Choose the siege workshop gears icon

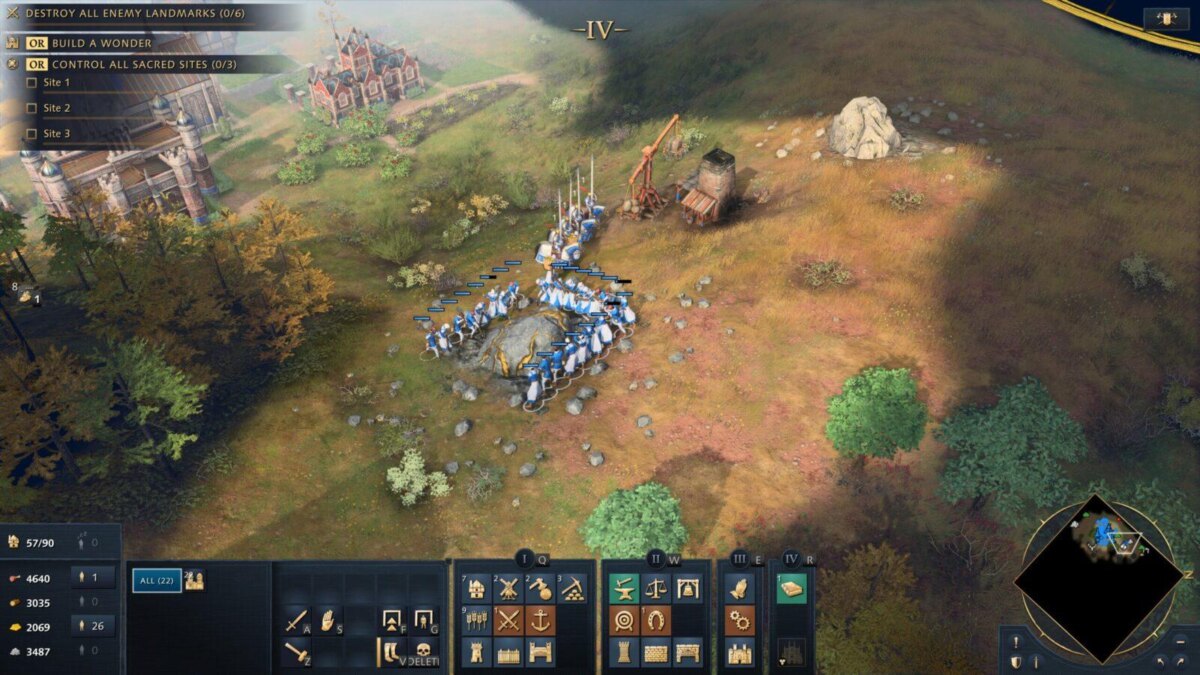point(740,620)
